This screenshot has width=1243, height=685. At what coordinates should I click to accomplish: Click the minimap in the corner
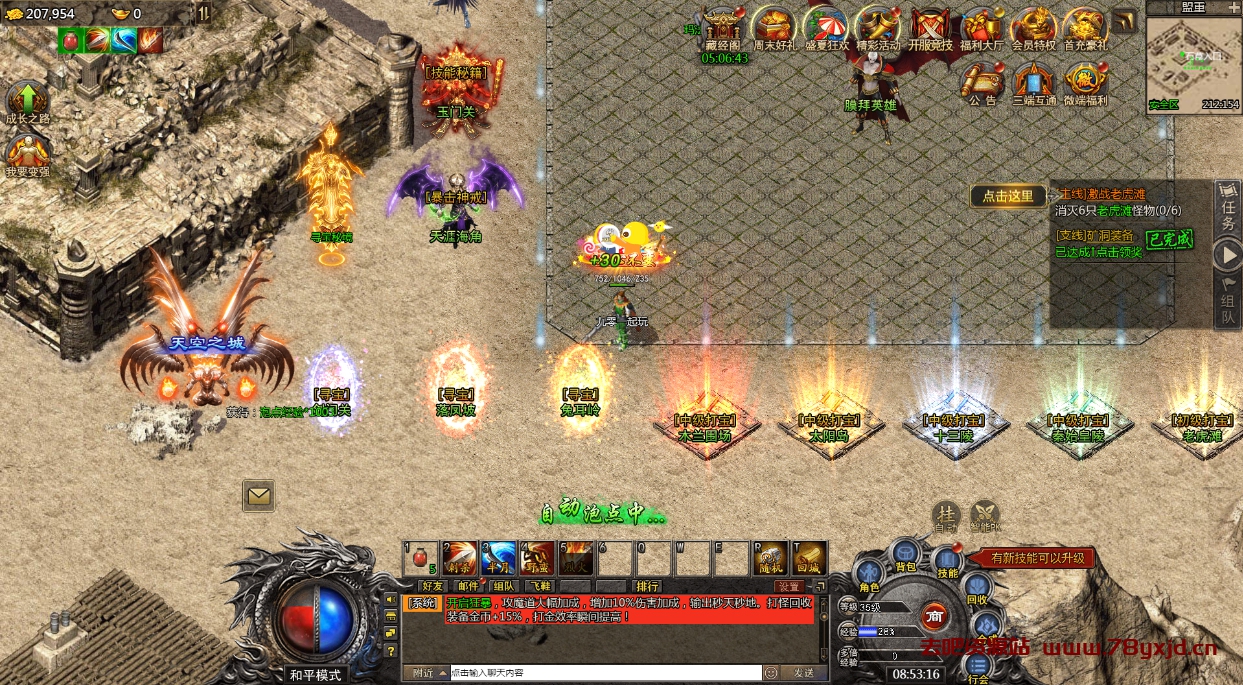click(1193, 60)
